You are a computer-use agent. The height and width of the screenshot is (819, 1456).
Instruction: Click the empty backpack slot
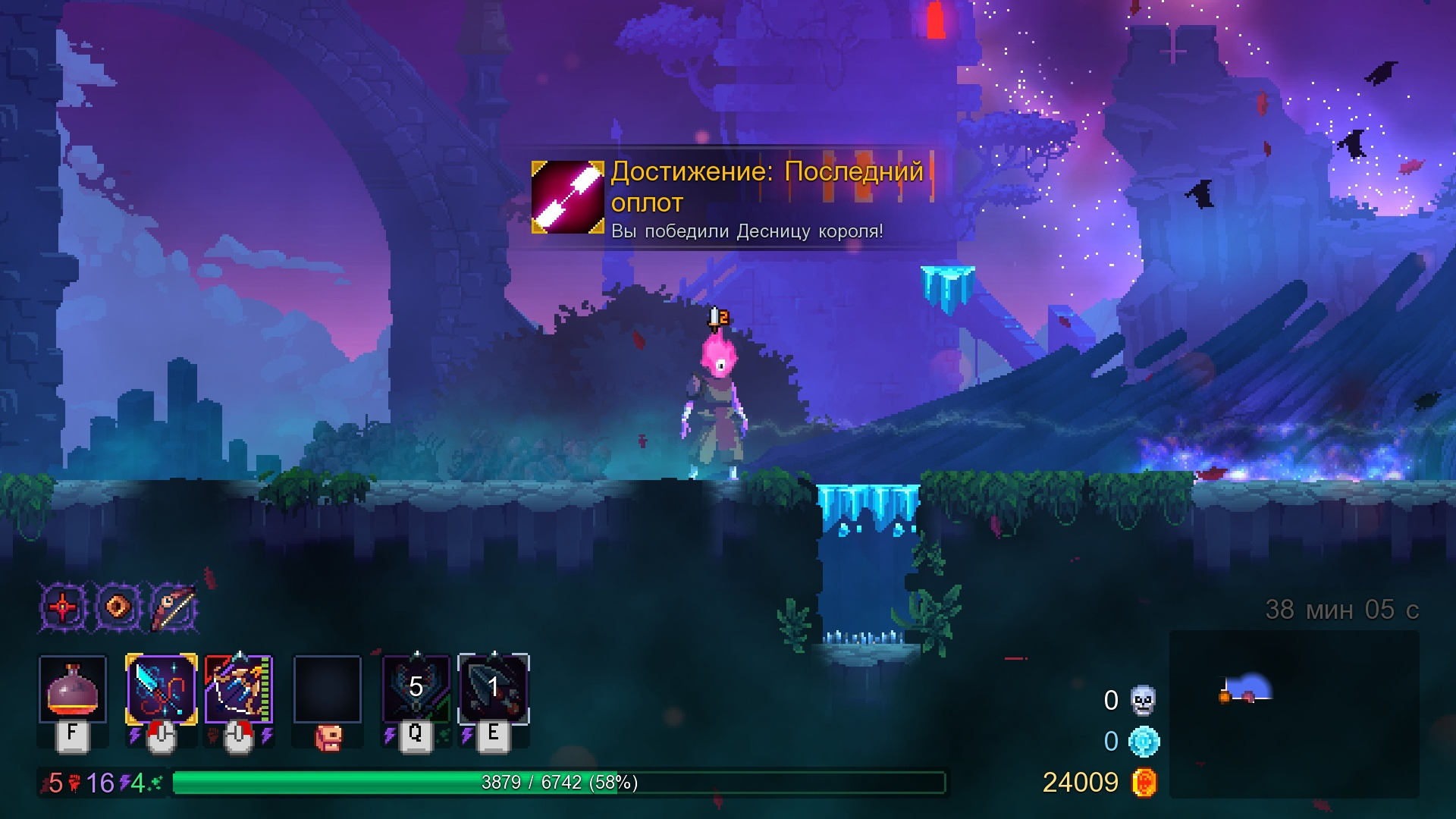coord(327,689)
